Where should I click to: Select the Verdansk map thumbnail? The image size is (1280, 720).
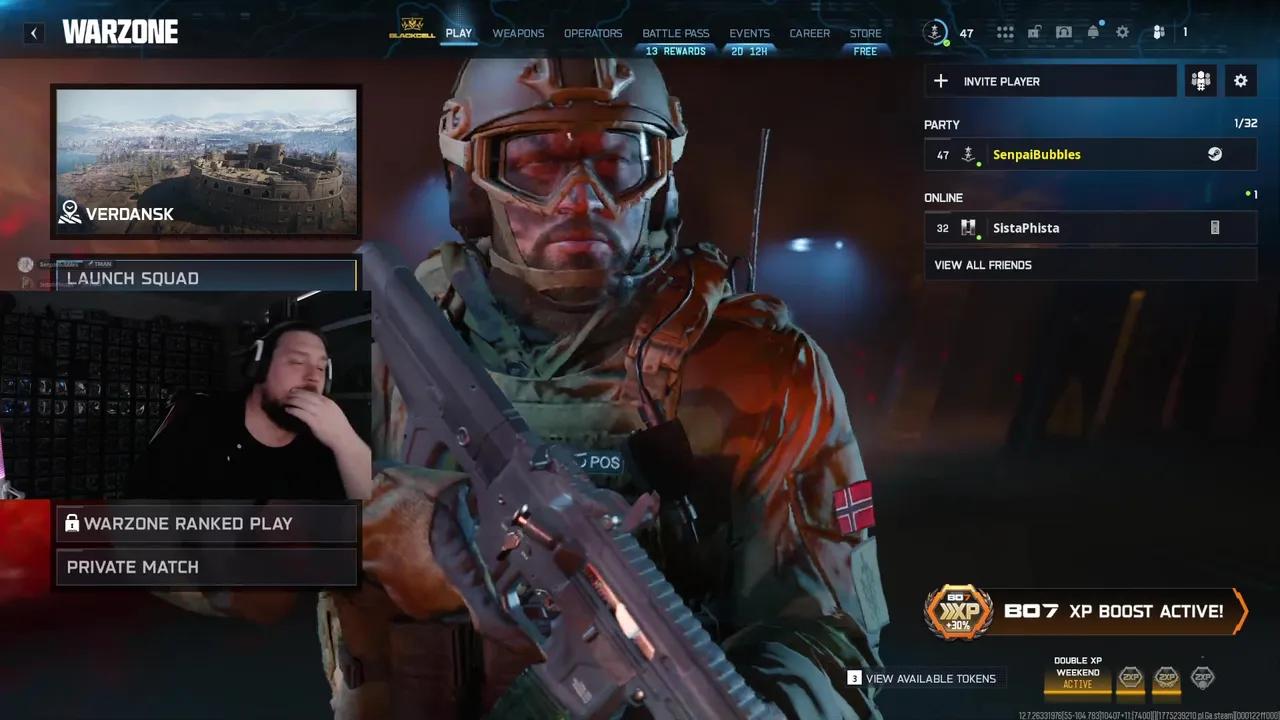tap(206, 160)
